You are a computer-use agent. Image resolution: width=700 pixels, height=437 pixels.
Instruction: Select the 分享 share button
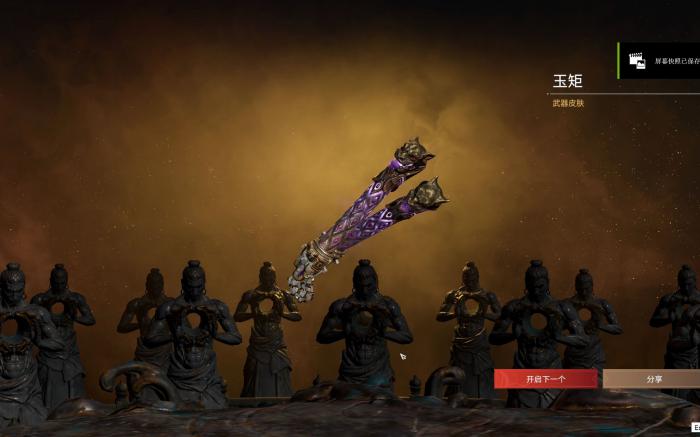point(653,379)
